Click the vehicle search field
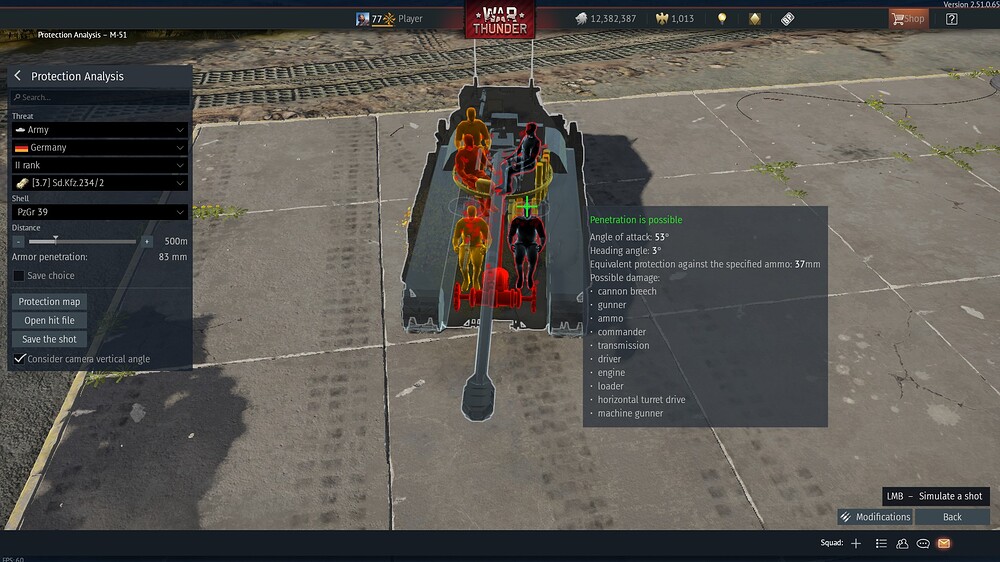The image size is (1000, 562). pyautogui.click(x=100, y=97)
